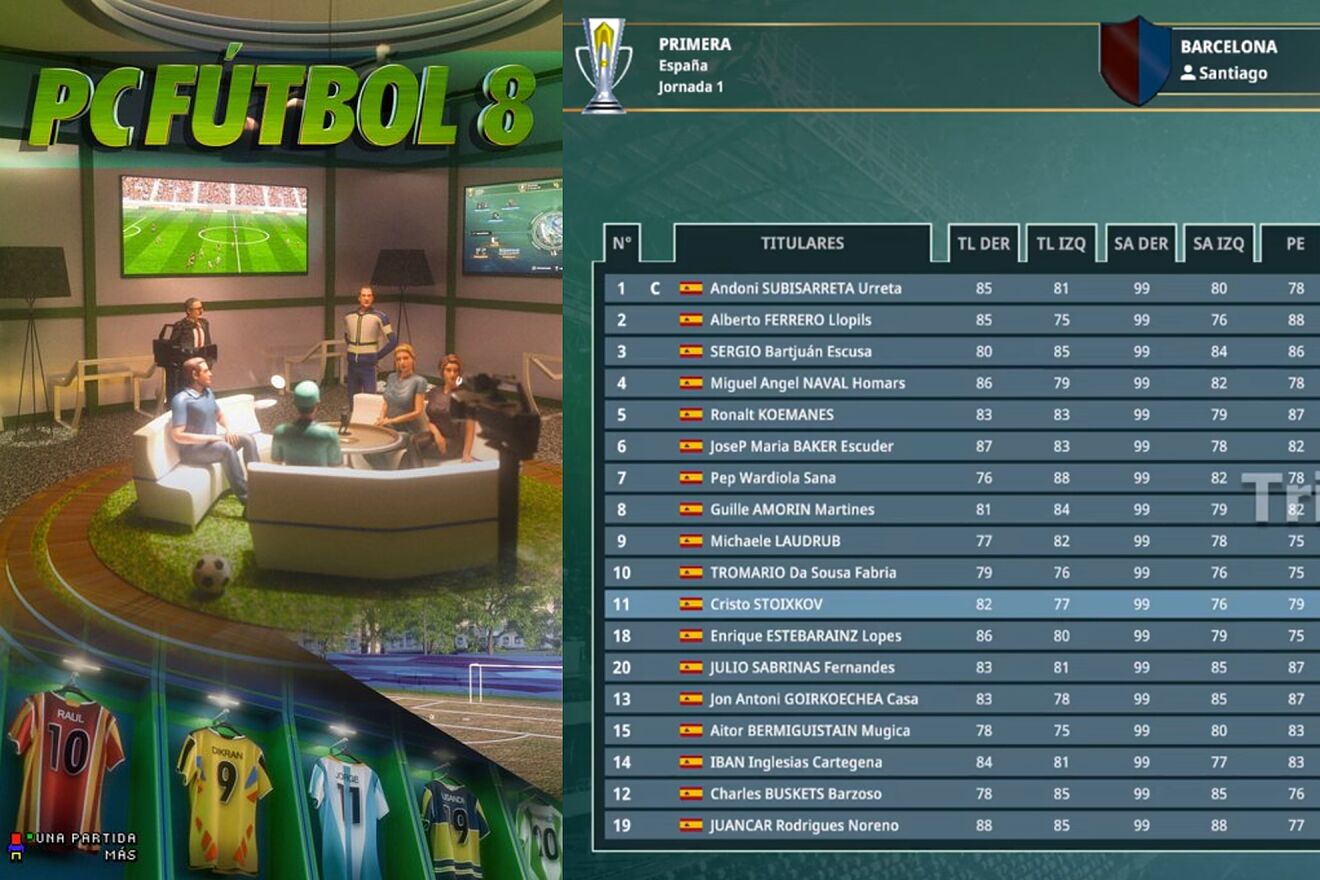The width and height of the screenshot is (1320, 880).
Task: Select Miguel Angel NAVAL Homars row
Action: point(807,383)
